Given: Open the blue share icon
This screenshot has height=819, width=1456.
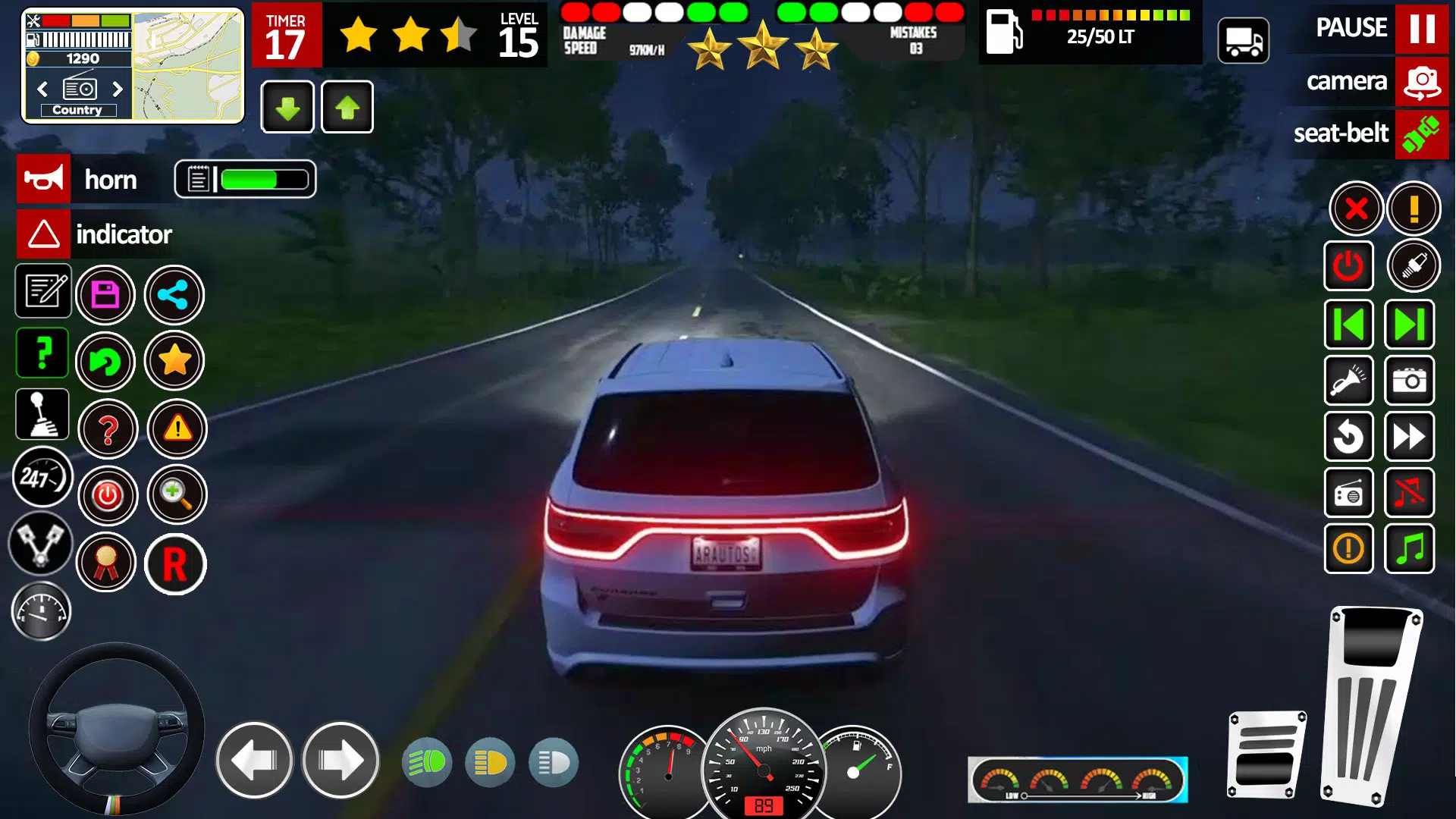Looking at the screenshot, I should pos(174,295).
